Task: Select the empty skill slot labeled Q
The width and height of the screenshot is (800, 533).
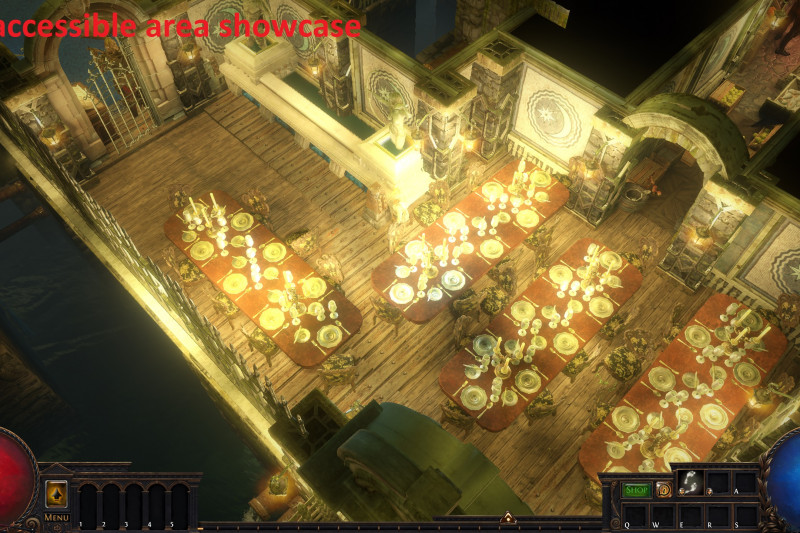Action: (x=634, y=514)
